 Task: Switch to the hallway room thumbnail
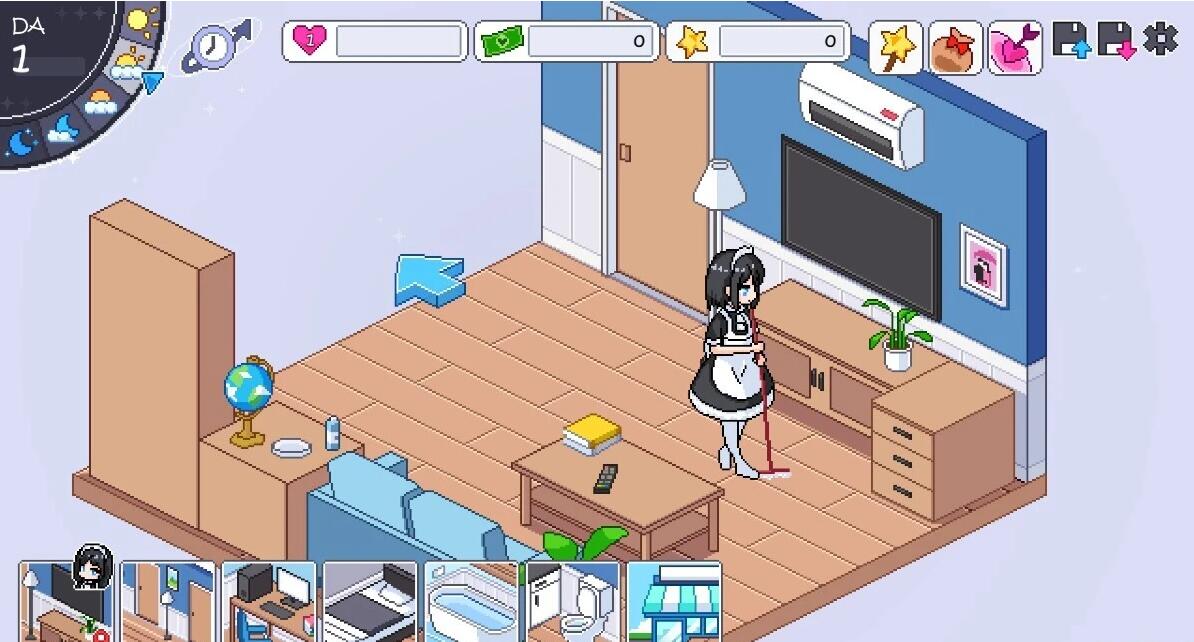(167, 601)
